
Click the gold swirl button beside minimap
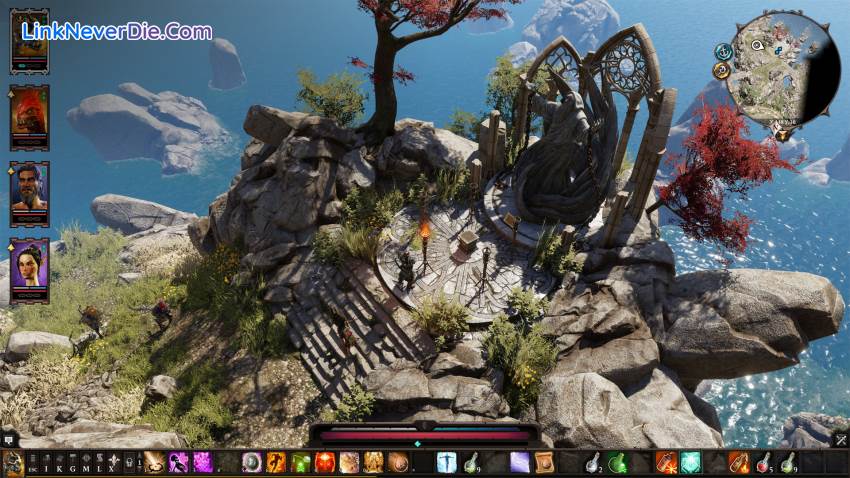[721, 70]
